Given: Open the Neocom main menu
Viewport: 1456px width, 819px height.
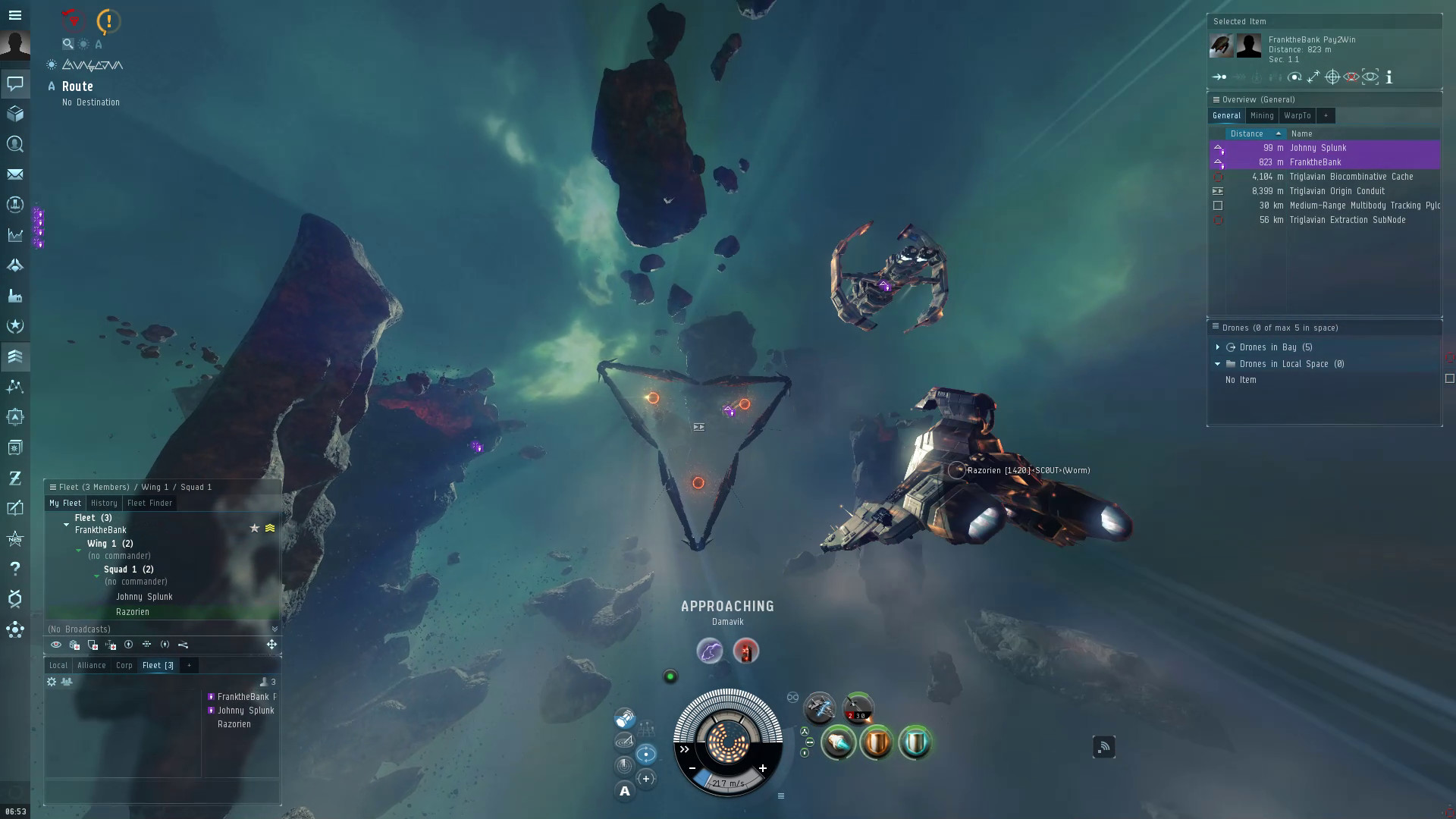Looking at the screenshot, I should (x=15, y=15).
